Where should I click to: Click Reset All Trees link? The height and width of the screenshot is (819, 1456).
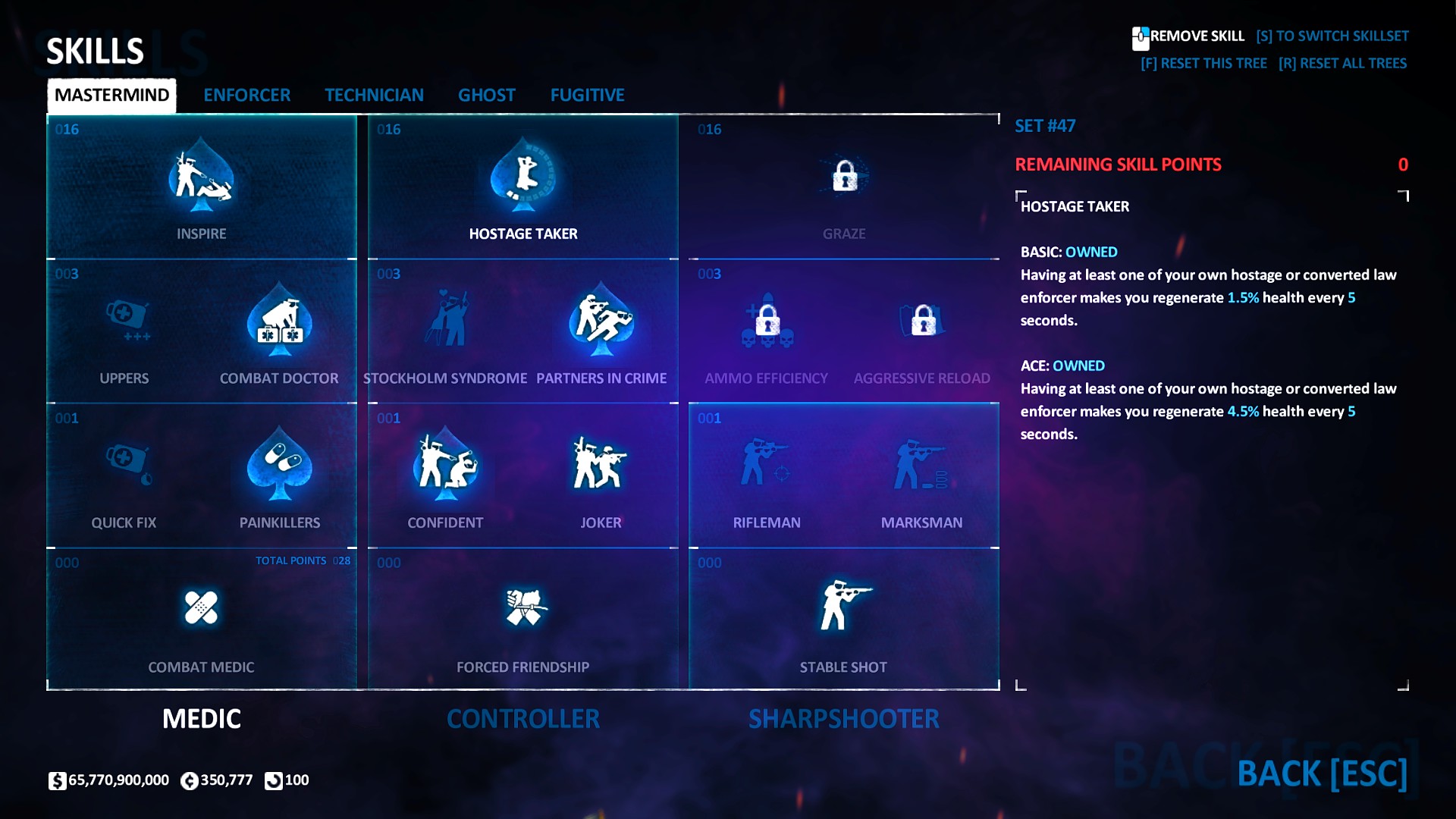(x=1342, y=64)
